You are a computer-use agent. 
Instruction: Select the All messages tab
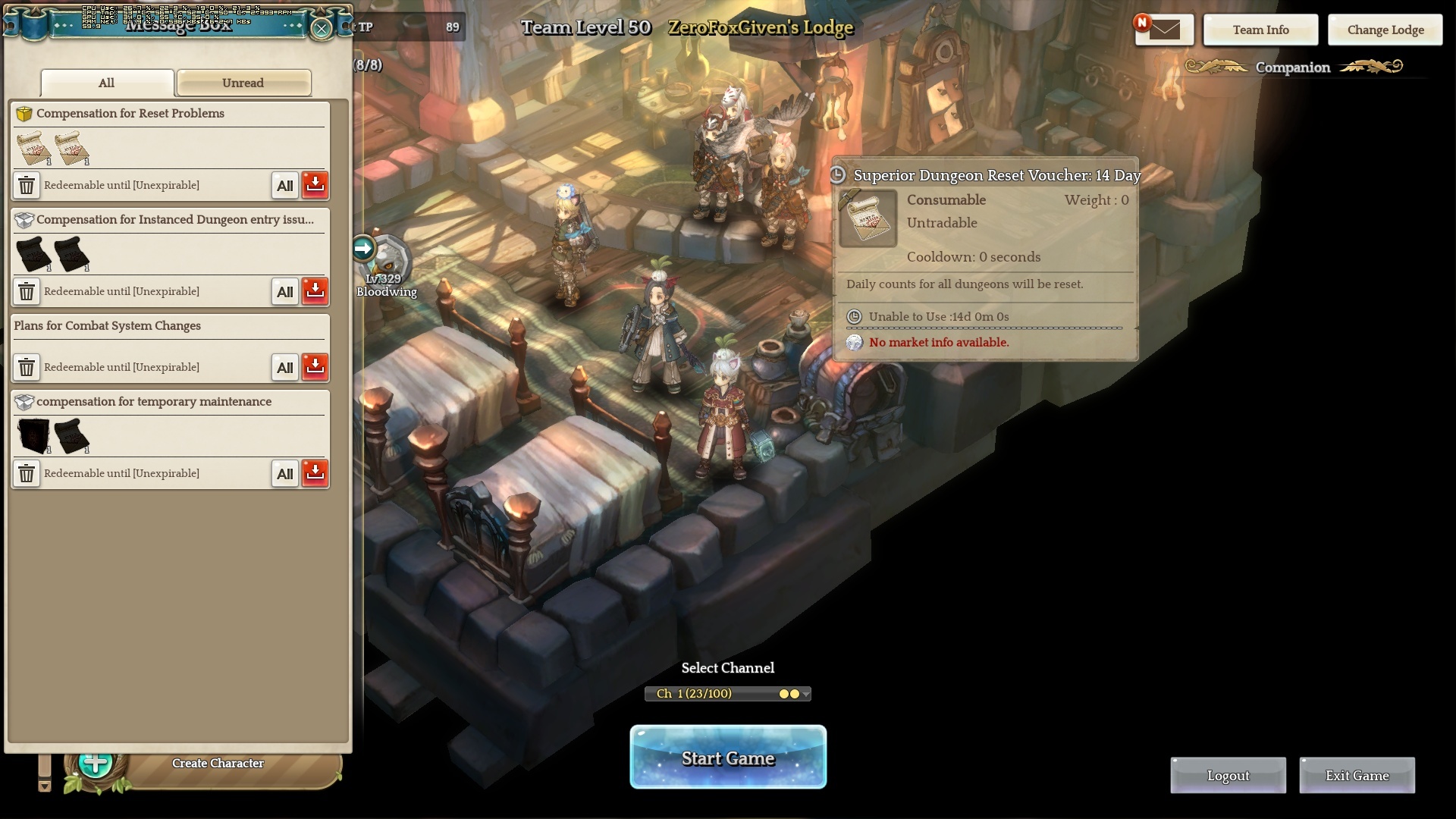click(107, 83)
